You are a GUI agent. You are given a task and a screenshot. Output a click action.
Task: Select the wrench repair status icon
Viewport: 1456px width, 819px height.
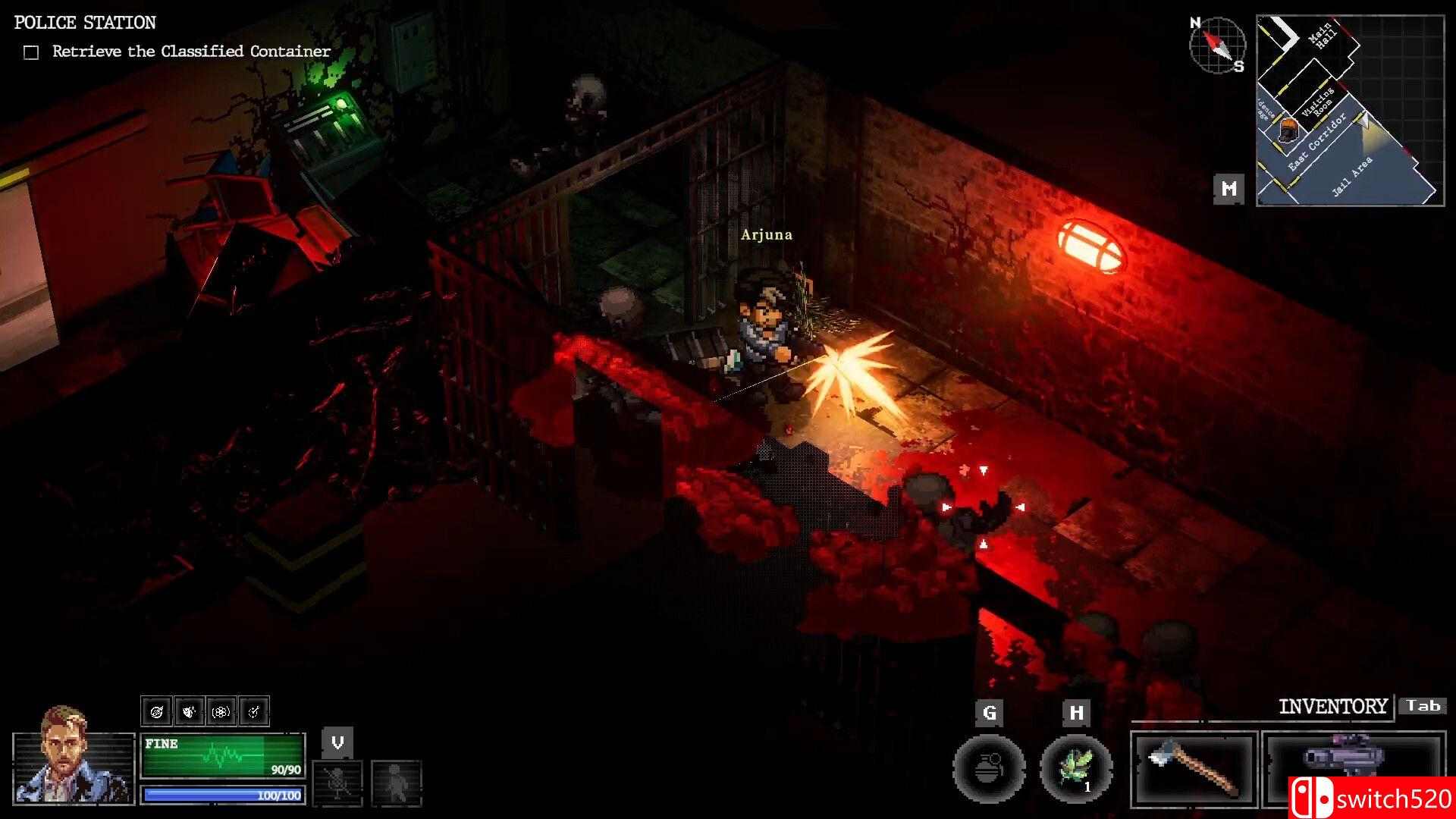coord(255,711)
